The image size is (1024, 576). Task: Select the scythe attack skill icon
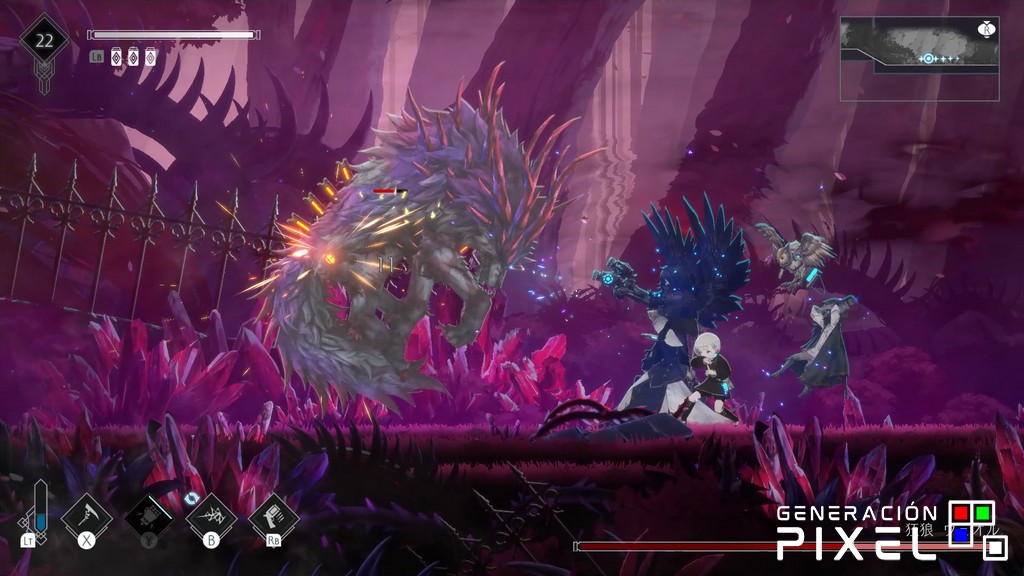point(86,517)
